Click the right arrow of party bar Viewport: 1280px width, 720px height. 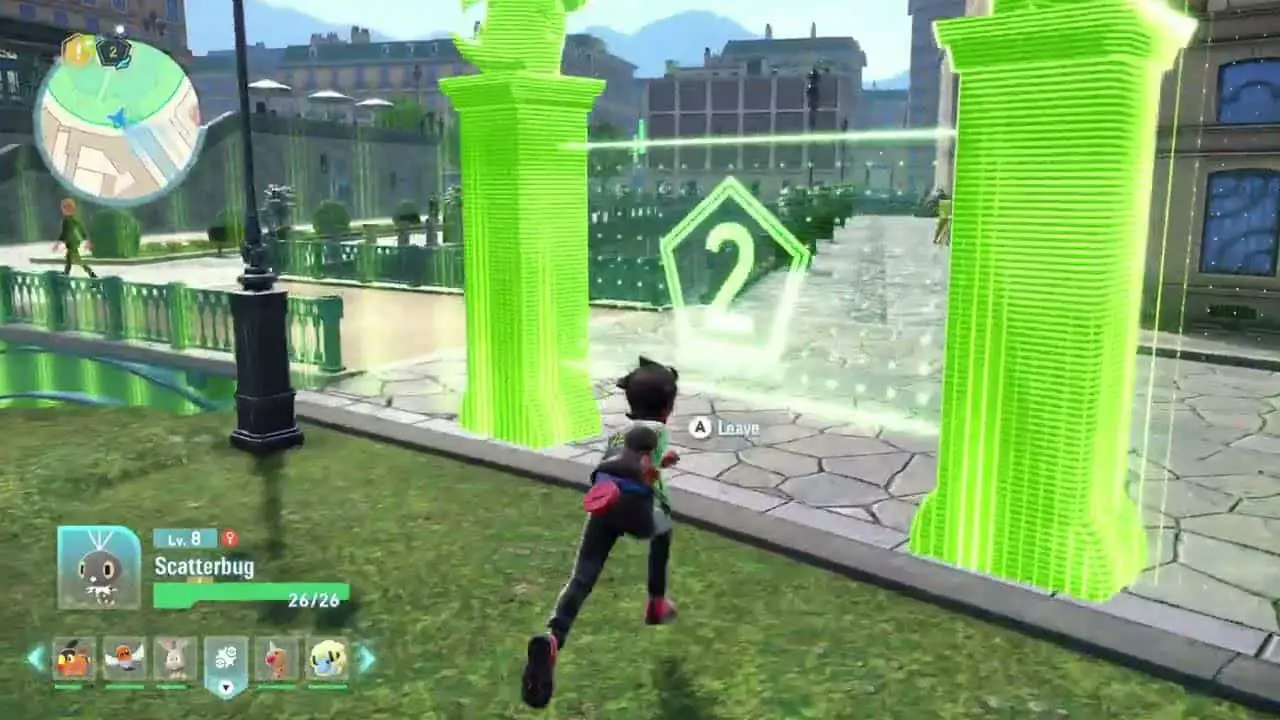(x=366, y=658)
